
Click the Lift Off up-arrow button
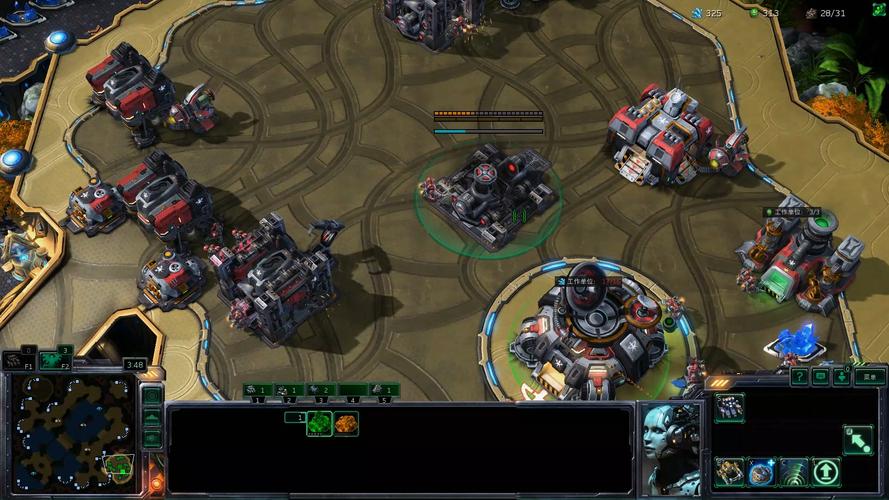coord(827,471)
